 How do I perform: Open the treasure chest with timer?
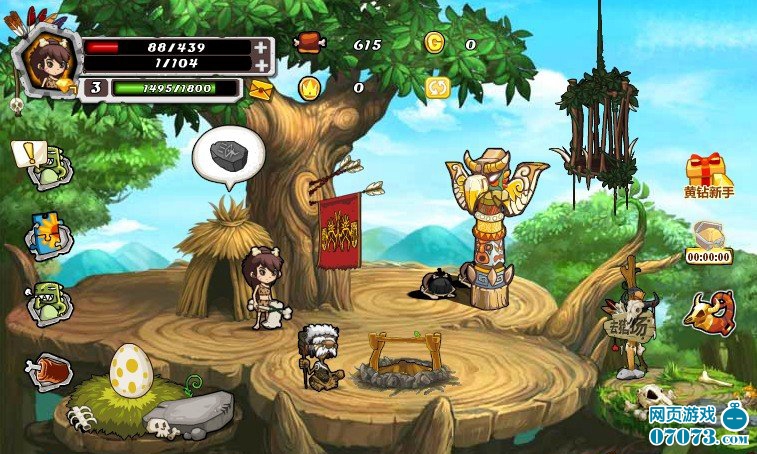(708, 242)
